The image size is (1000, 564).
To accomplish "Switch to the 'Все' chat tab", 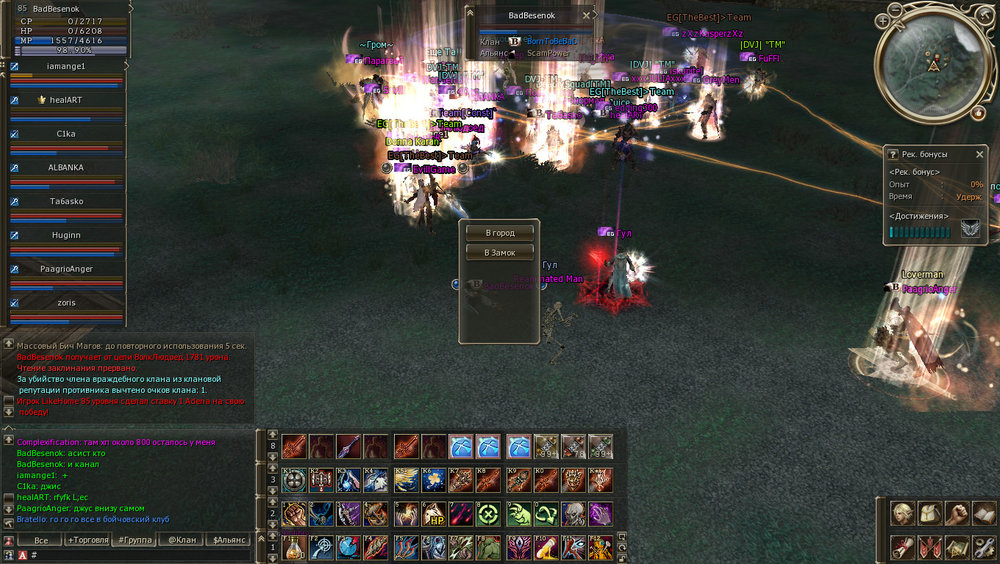I will tap(40, 540).
